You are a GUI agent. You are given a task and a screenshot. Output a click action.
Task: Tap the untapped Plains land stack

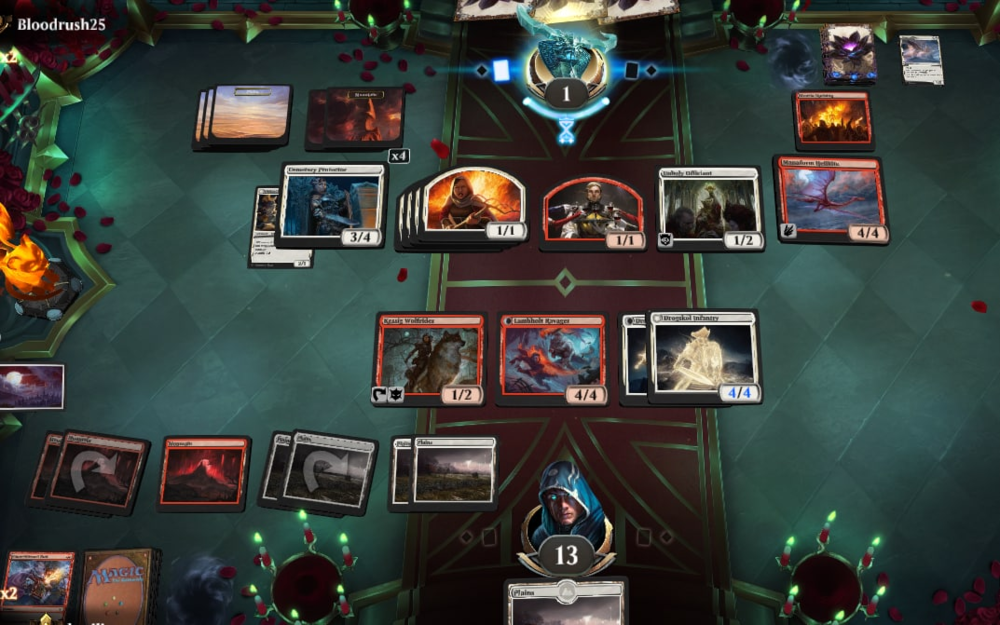(x=452, y=471)
